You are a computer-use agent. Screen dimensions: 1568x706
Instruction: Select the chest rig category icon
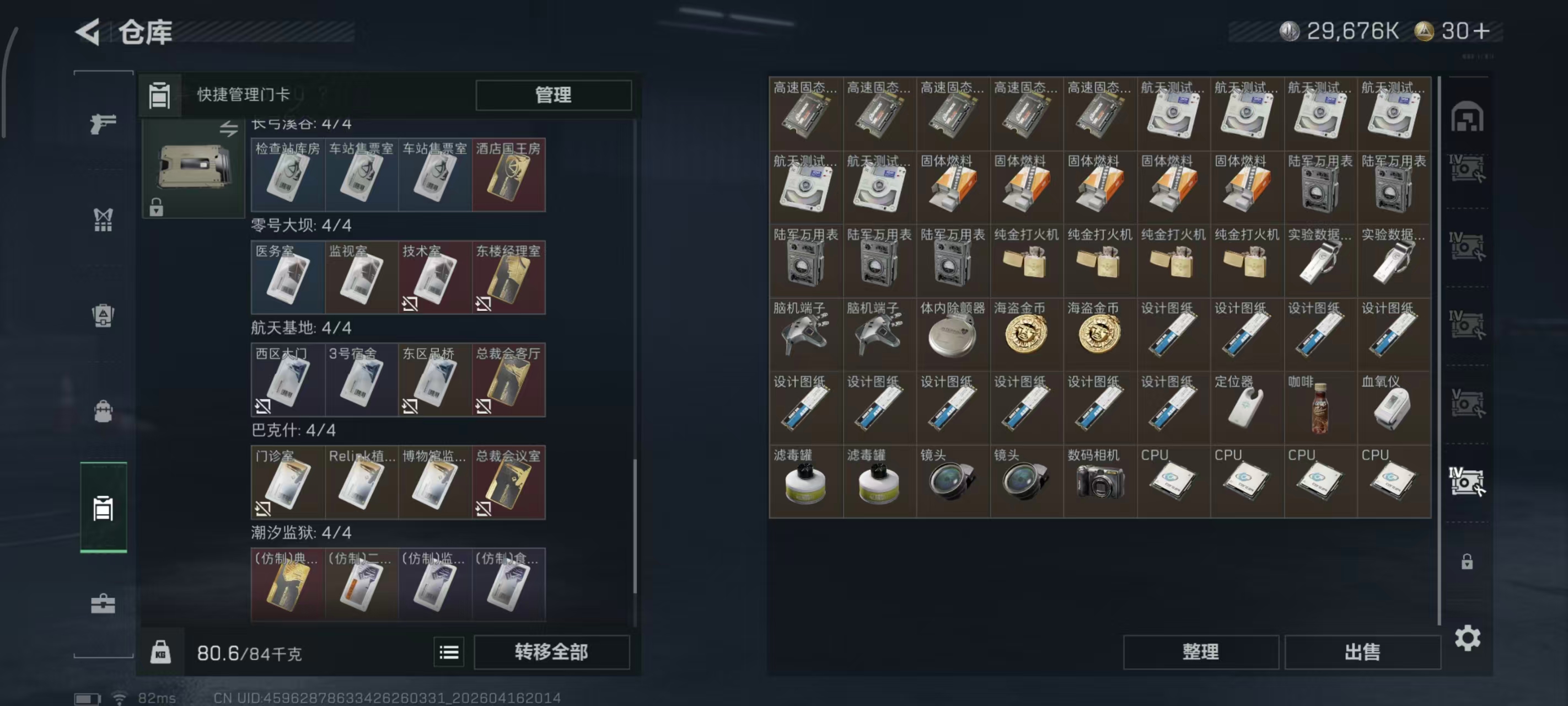coord(104,221)
